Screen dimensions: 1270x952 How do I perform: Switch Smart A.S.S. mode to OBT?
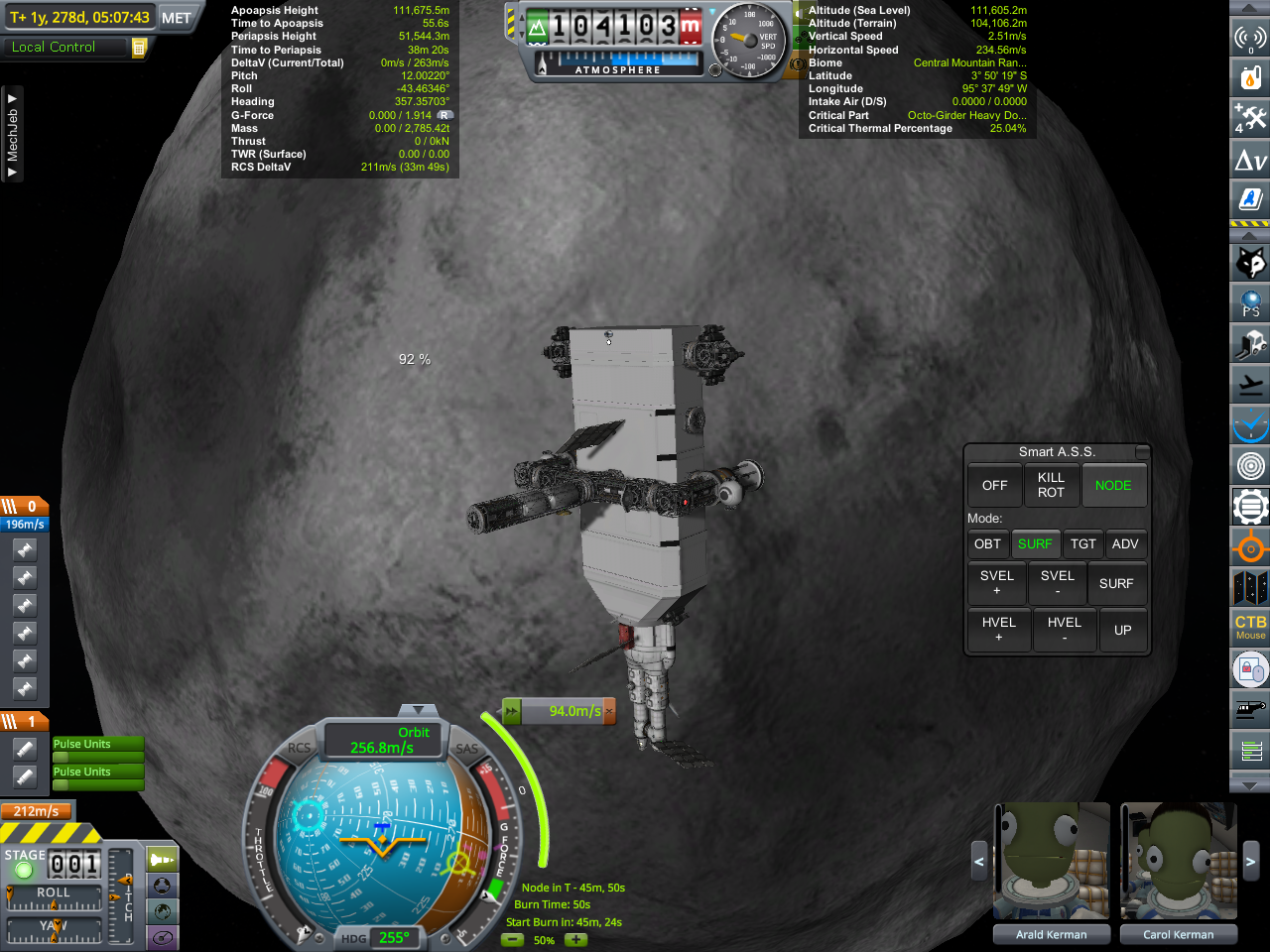coord(987,544)
